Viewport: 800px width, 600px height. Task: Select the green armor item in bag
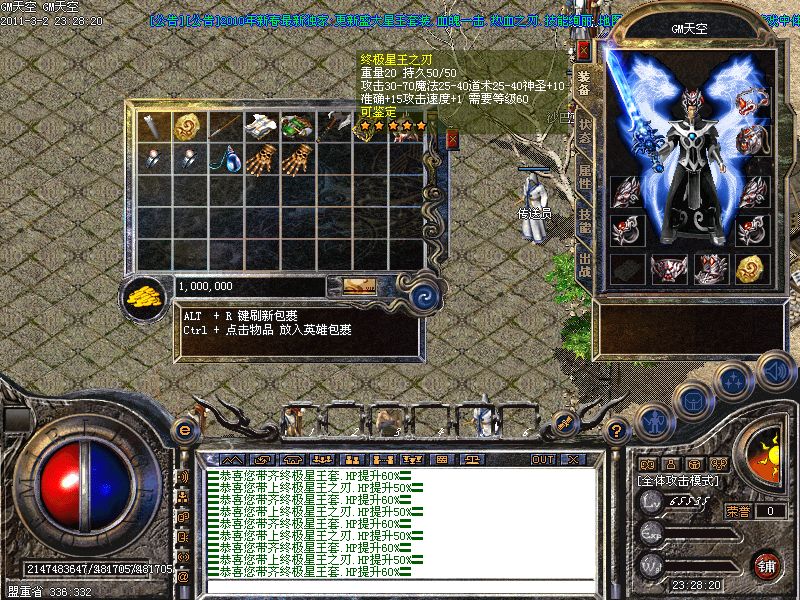(296, 126)
